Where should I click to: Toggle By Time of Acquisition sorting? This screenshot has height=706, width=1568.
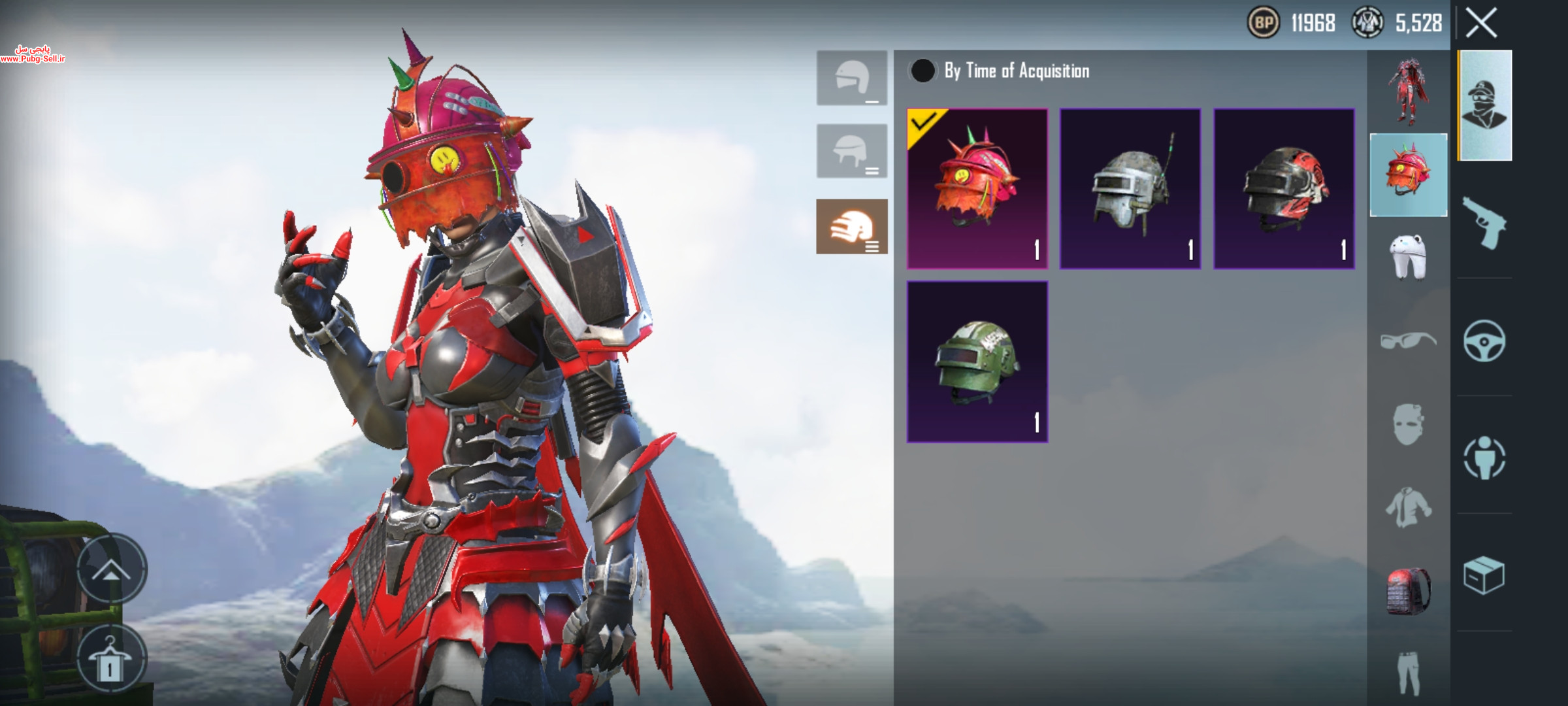[x=923, y=71]
